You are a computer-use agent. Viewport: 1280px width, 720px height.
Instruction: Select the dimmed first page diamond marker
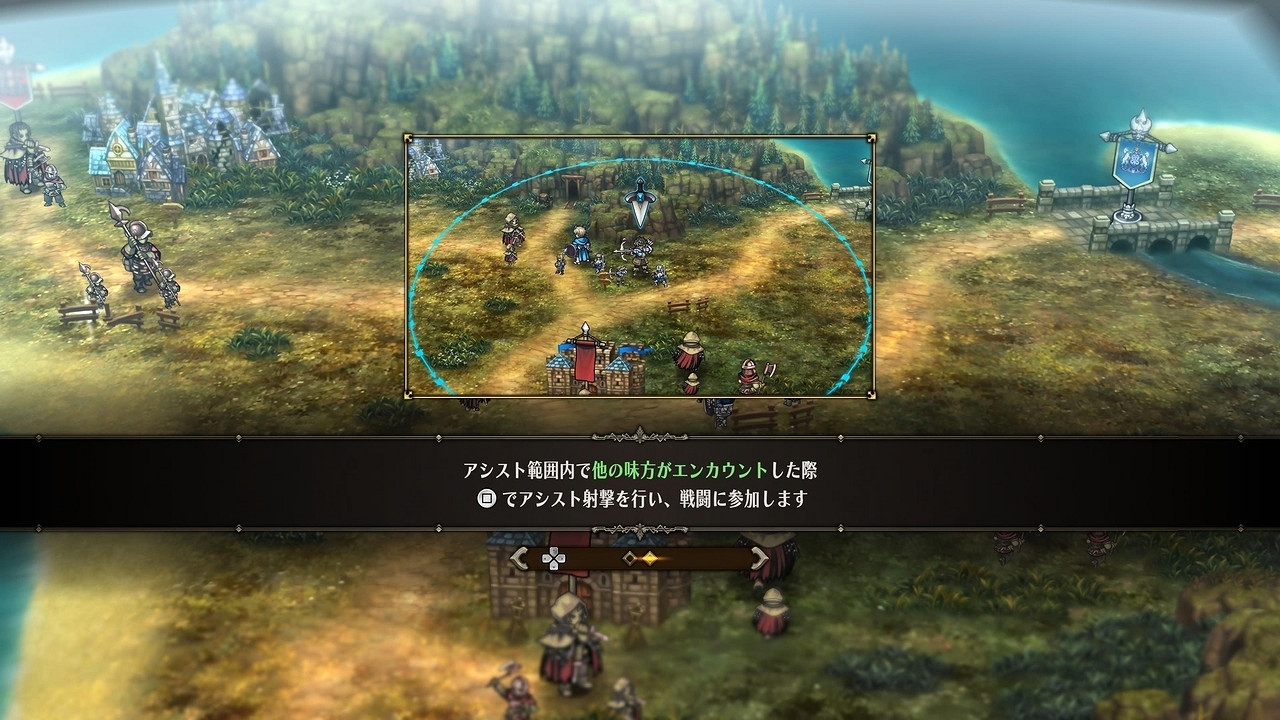(629, 558)
